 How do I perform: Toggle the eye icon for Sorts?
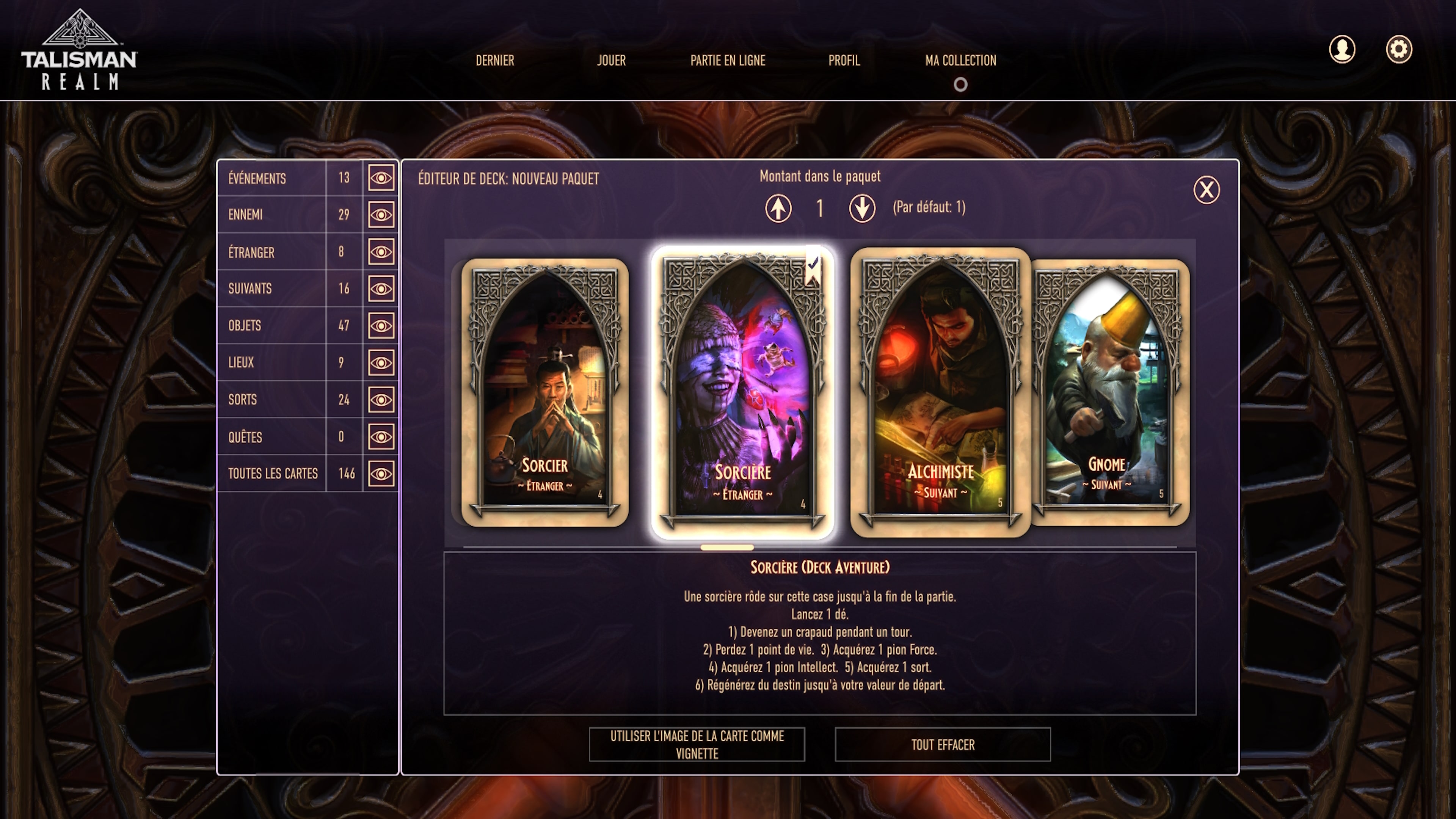[x=381, y=400]
